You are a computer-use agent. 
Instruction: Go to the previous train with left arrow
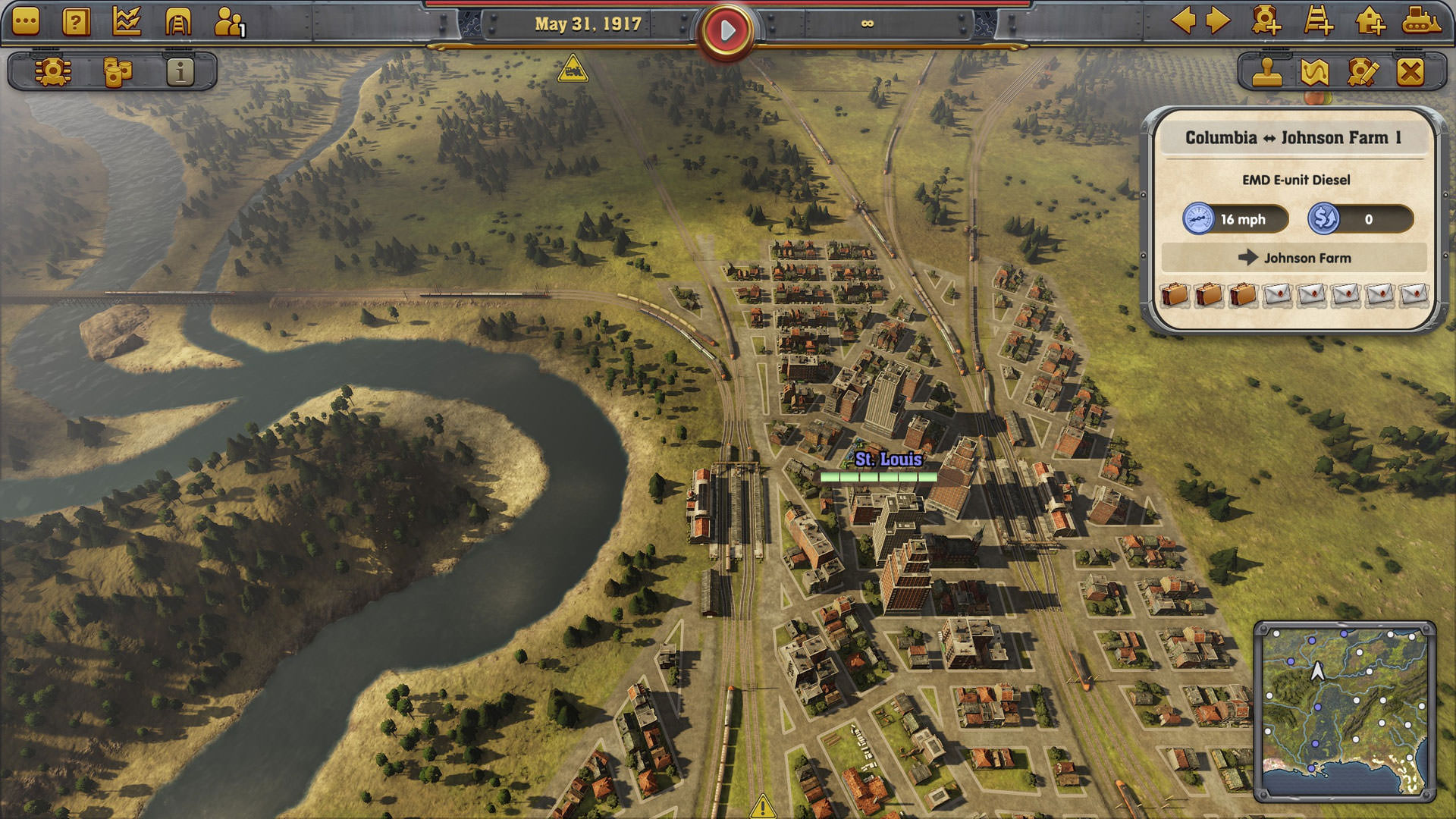[1183, 20]
